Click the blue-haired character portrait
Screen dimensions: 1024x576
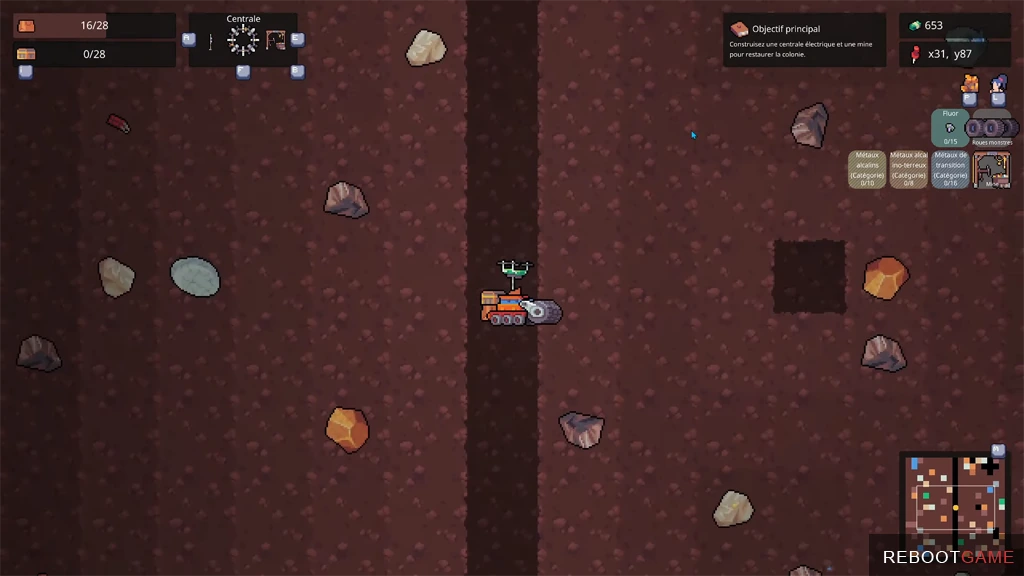coord(998,83)
